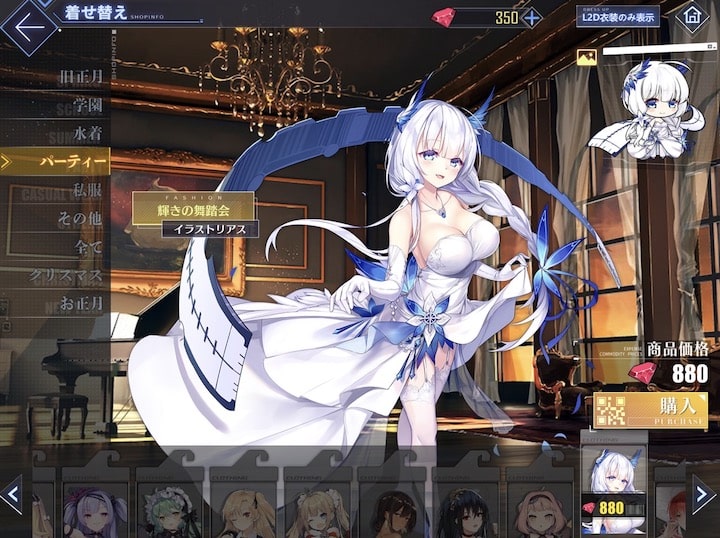Return to the home screen

pyautogui.click(x=691, y=17)
